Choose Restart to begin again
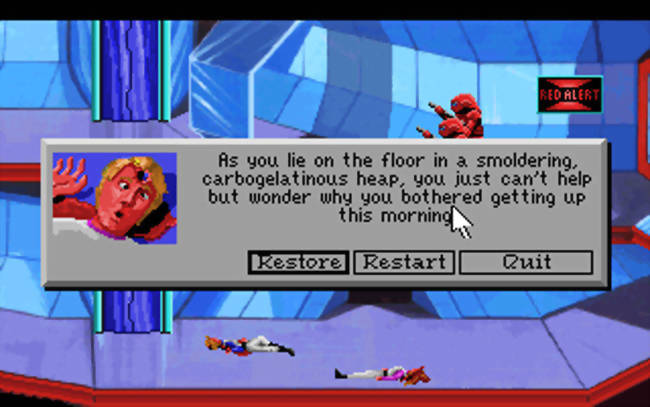The width and height of the screenshot is (650, 407). click(404, 262)
